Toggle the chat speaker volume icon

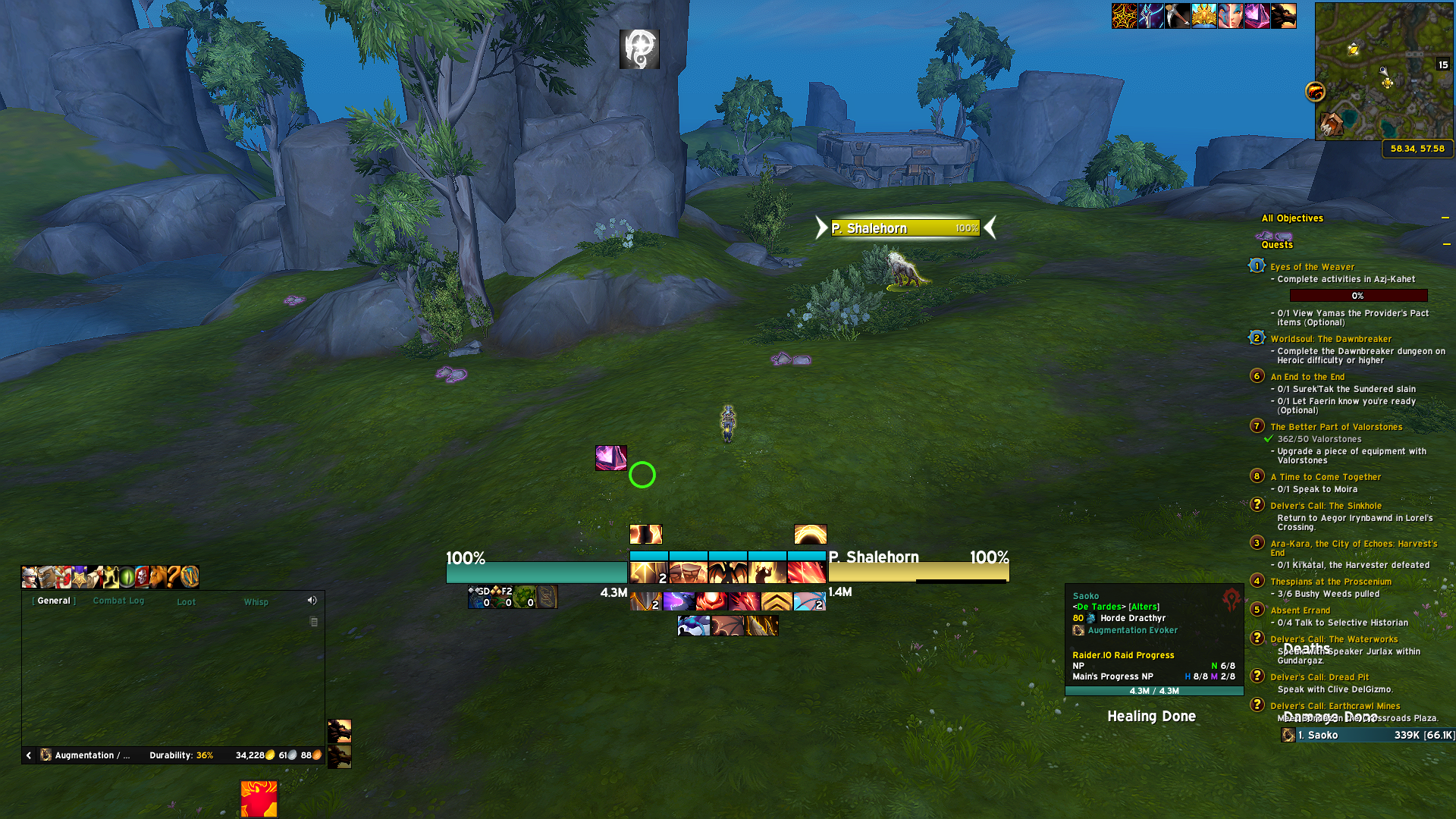pyautogui.click(x=312, y=601)
